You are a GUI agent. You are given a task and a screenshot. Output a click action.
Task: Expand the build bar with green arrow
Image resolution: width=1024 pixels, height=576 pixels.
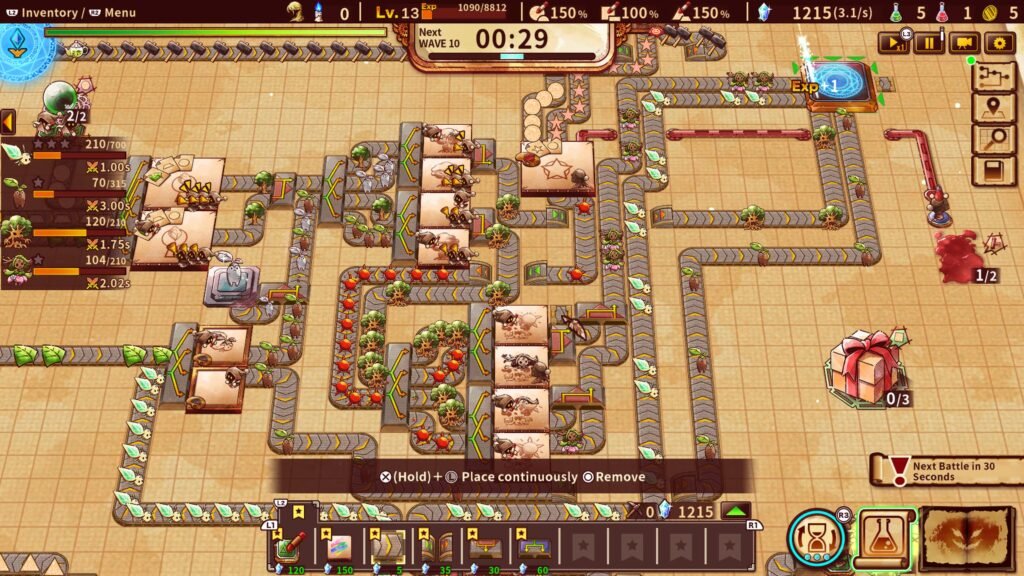(737, 511)
